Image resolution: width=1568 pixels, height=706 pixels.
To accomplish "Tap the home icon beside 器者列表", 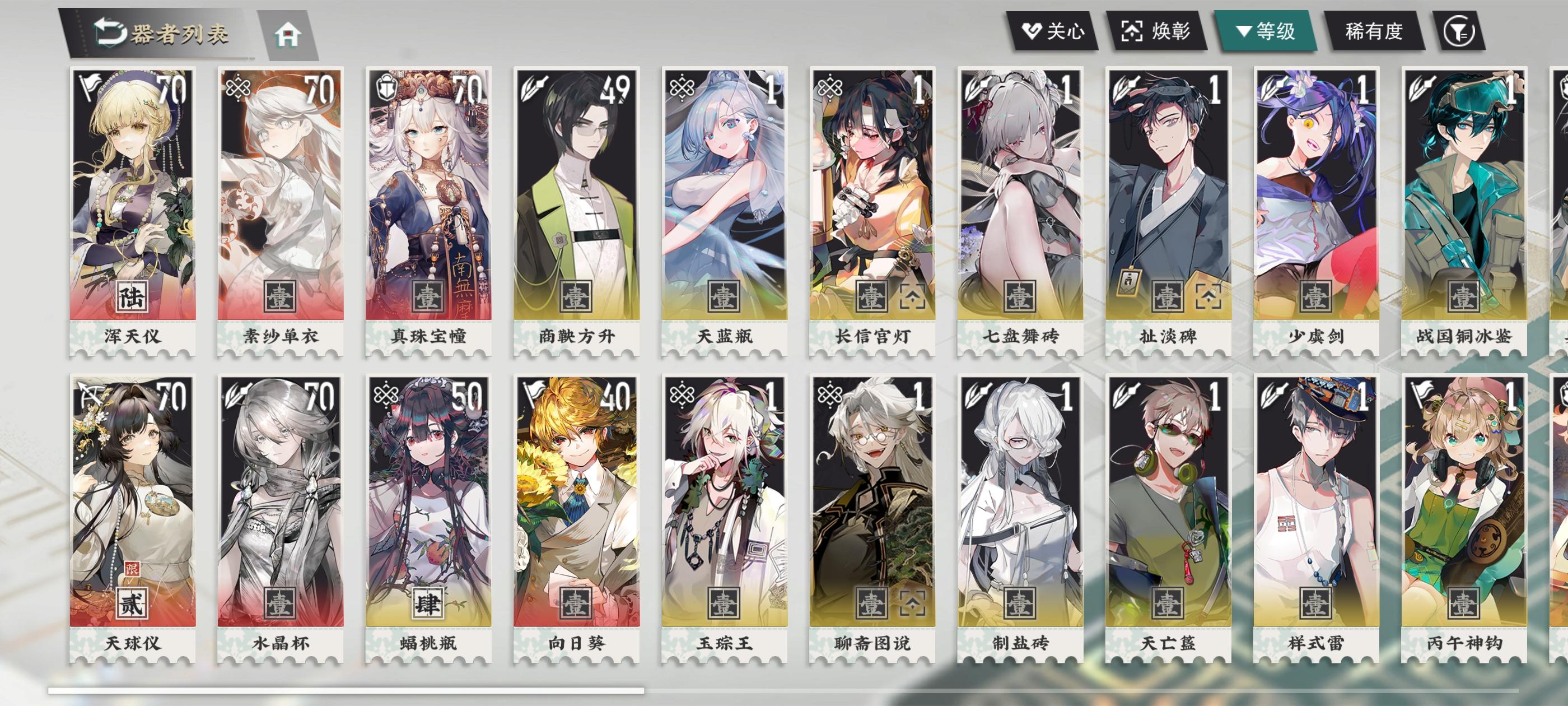I will pos(288,35).
